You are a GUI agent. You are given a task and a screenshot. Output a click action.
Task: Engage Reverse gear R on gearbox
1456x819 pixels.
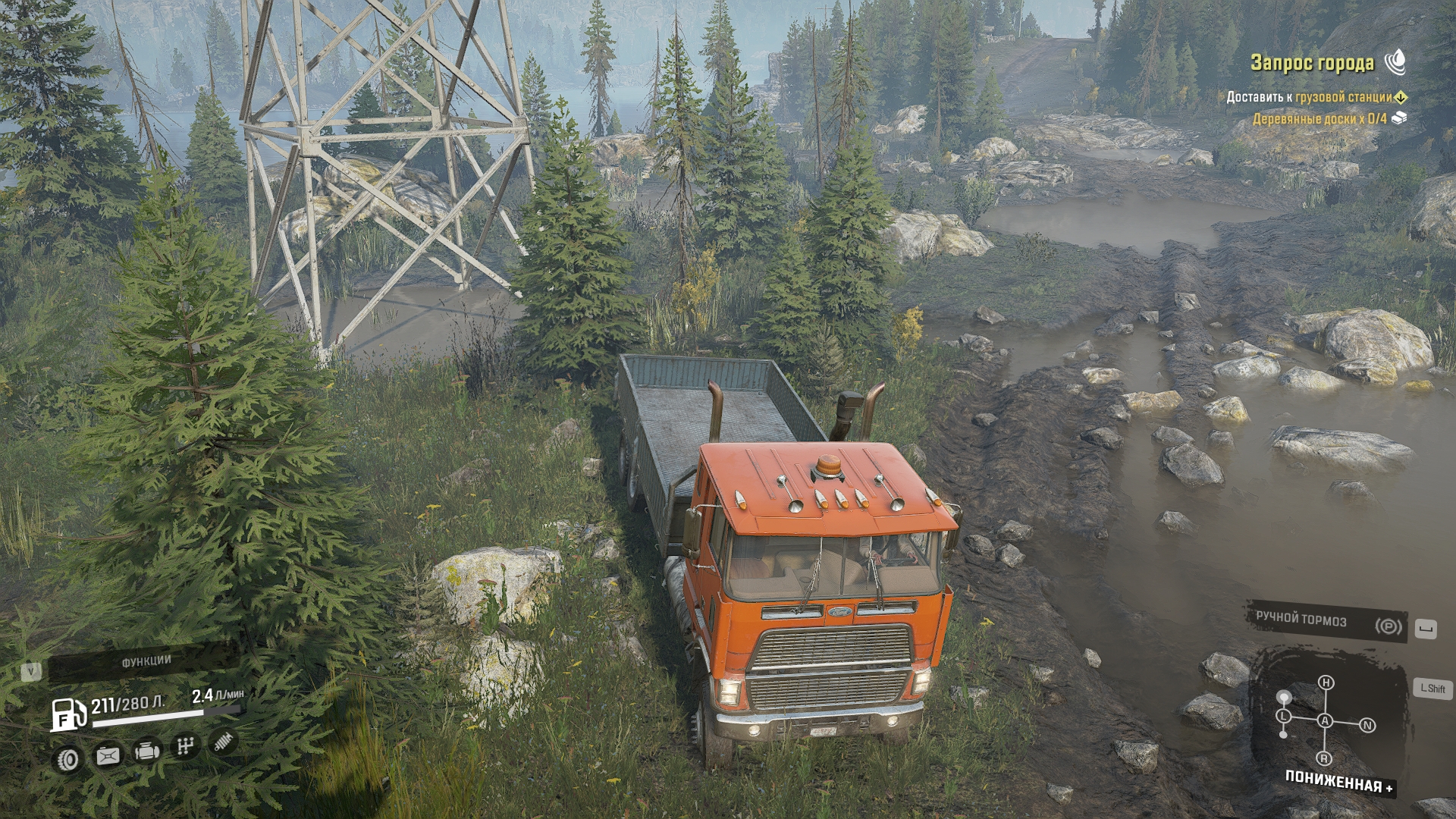pyautogui.click(x=1324, y=758)
